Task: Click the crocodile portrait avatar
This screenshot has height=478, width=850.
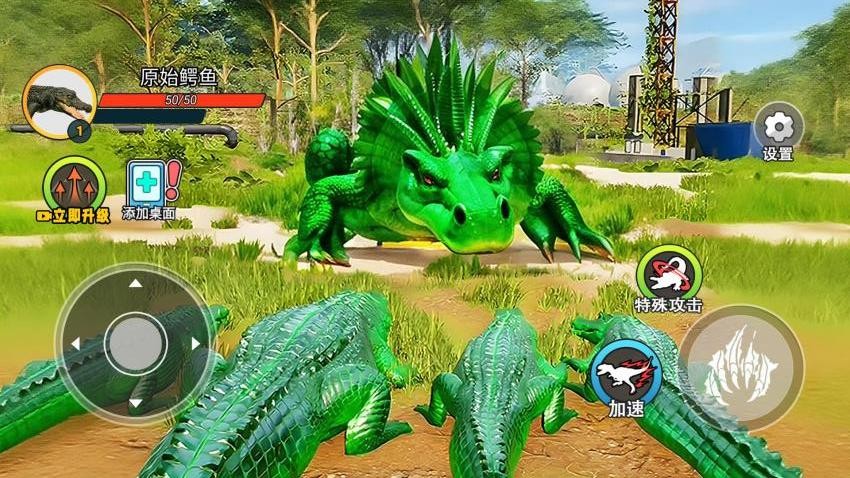Action: click(59, 101)
